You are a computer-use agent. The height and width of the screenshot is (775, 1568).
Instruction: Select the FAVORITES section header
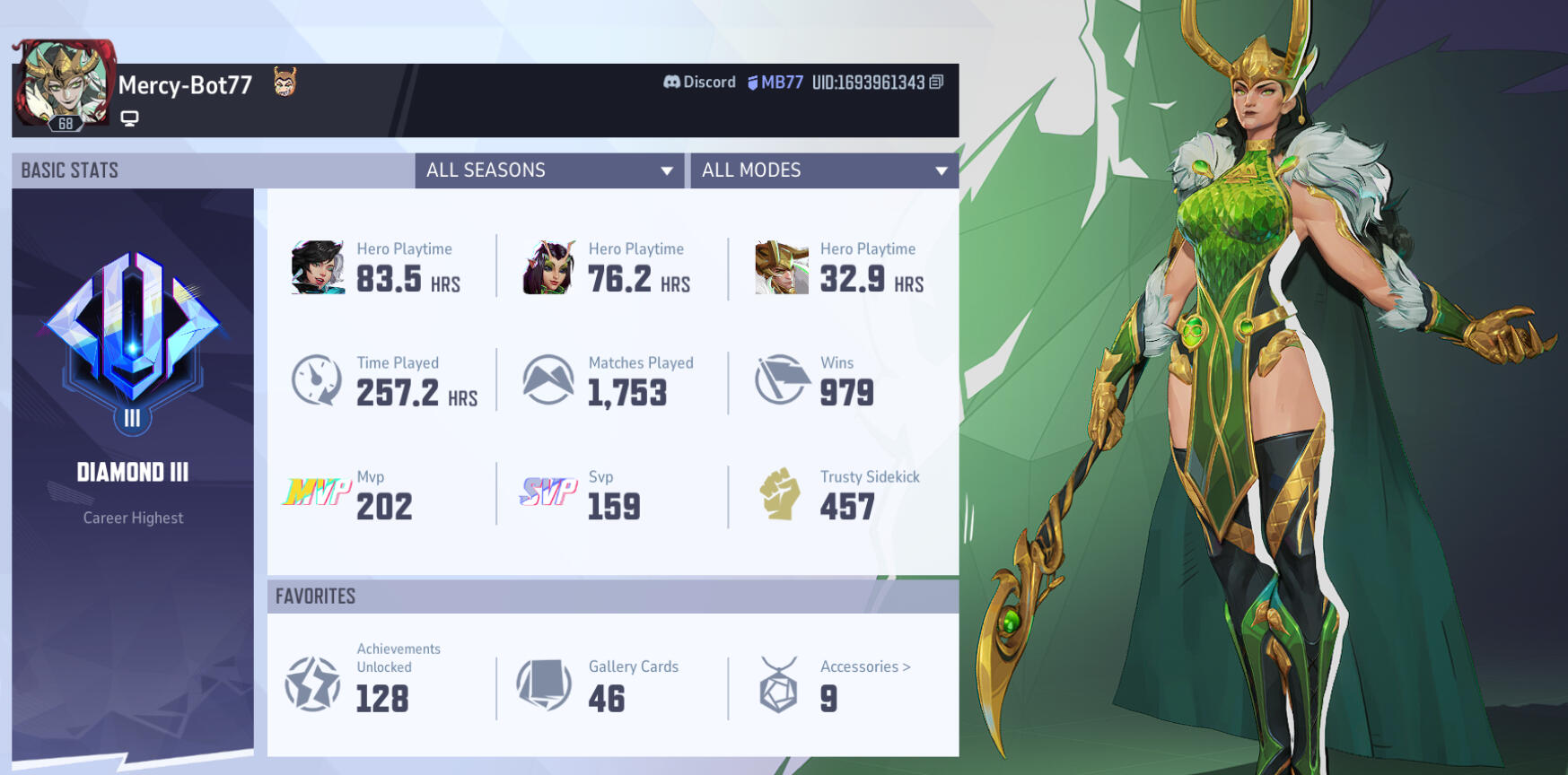point(314,596)
